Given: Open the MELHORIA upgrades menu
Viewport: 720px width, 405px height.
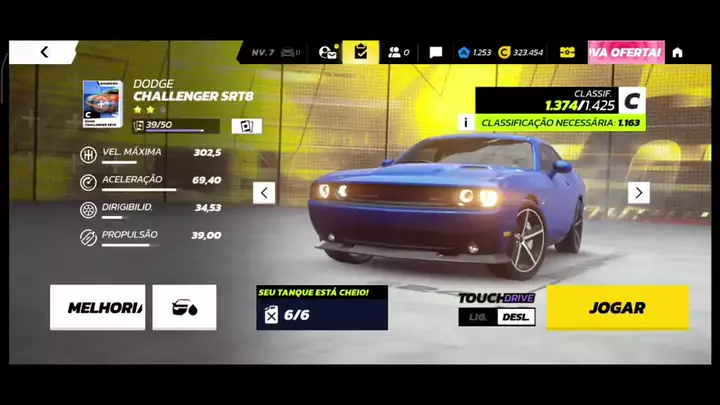Looking at the screenshot, I should 98,308.
